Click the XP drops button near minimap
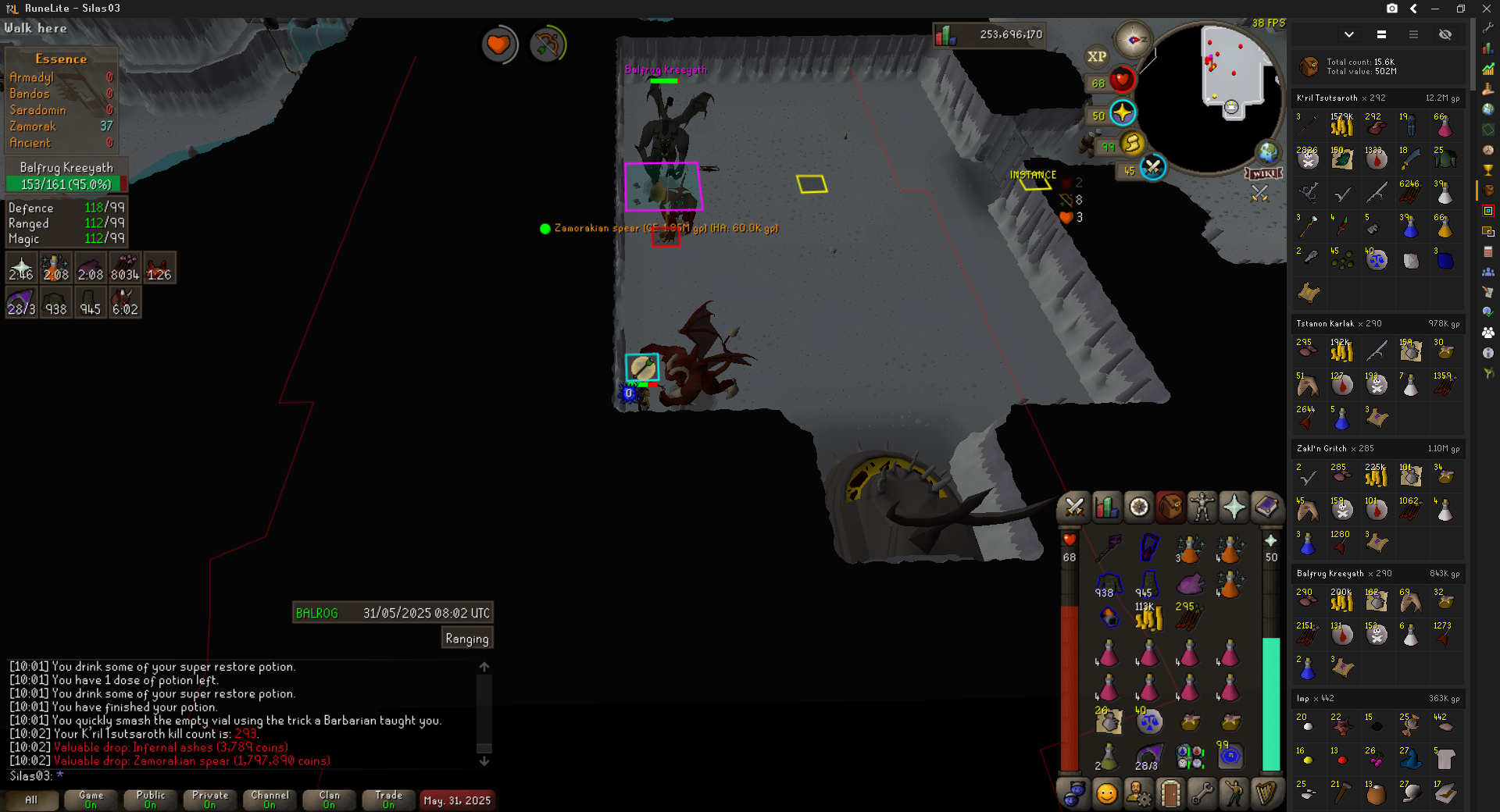This screenshot has width=1500, height=812. coord(1096,56)
